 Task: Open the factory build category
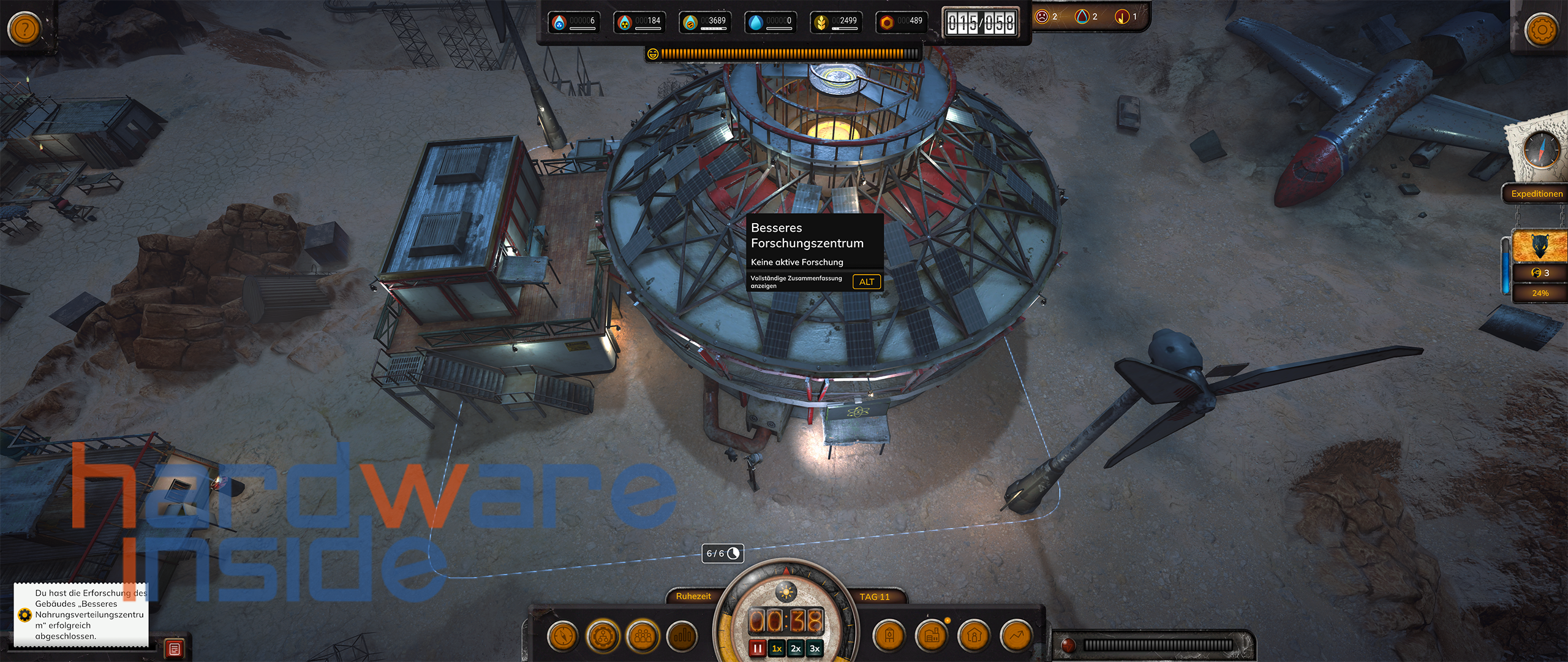click(x=932, y=636)
